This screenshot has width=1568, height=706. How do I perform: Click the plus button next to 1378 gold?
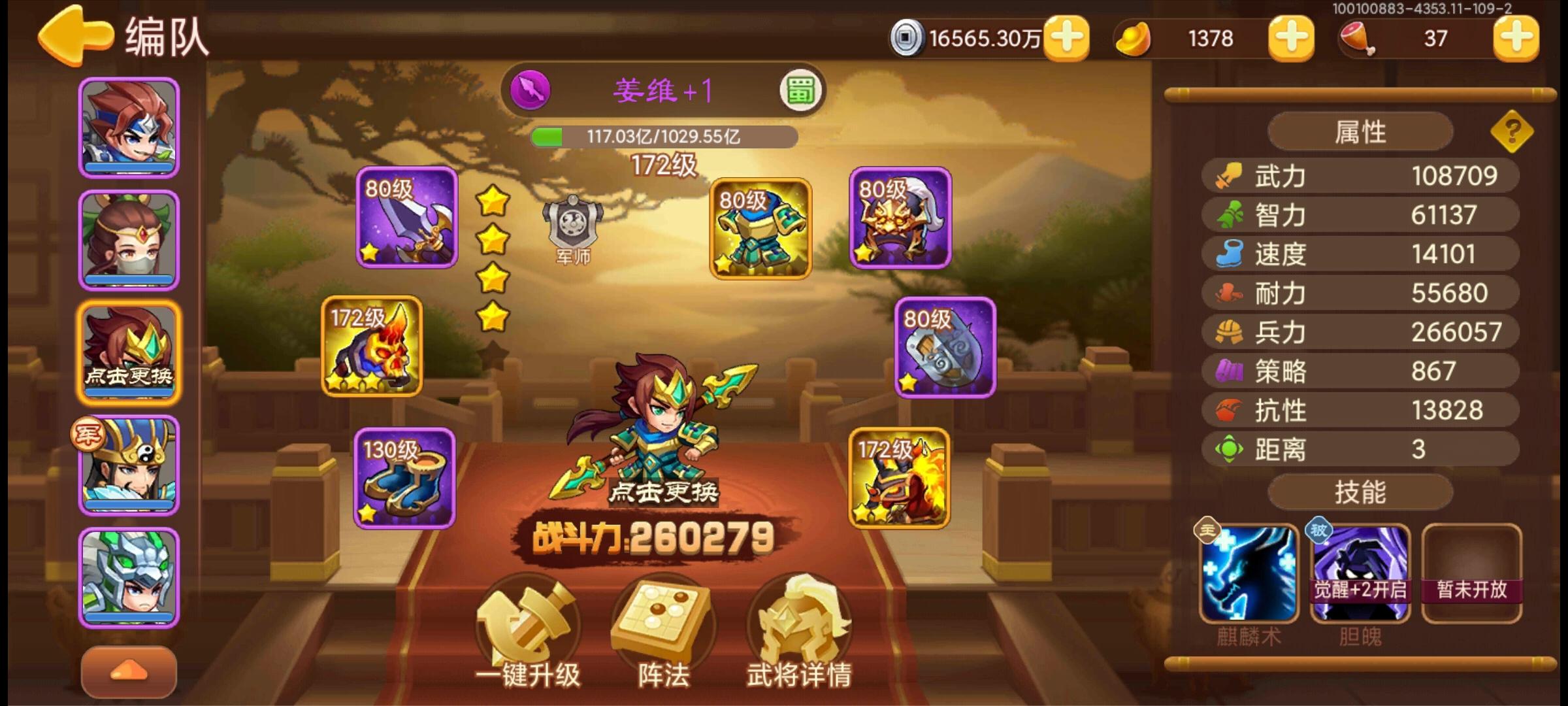(1290, 38)
